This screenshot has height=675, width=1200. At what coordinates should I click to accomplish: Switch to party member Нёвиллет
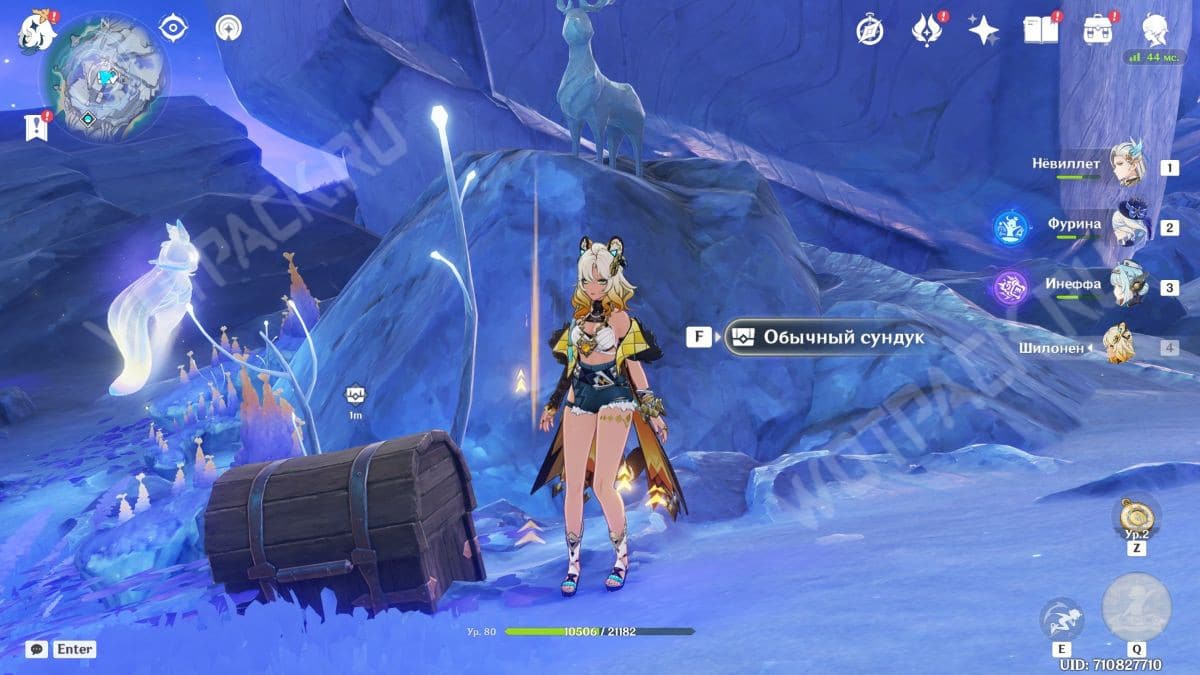coord(1133,165)
